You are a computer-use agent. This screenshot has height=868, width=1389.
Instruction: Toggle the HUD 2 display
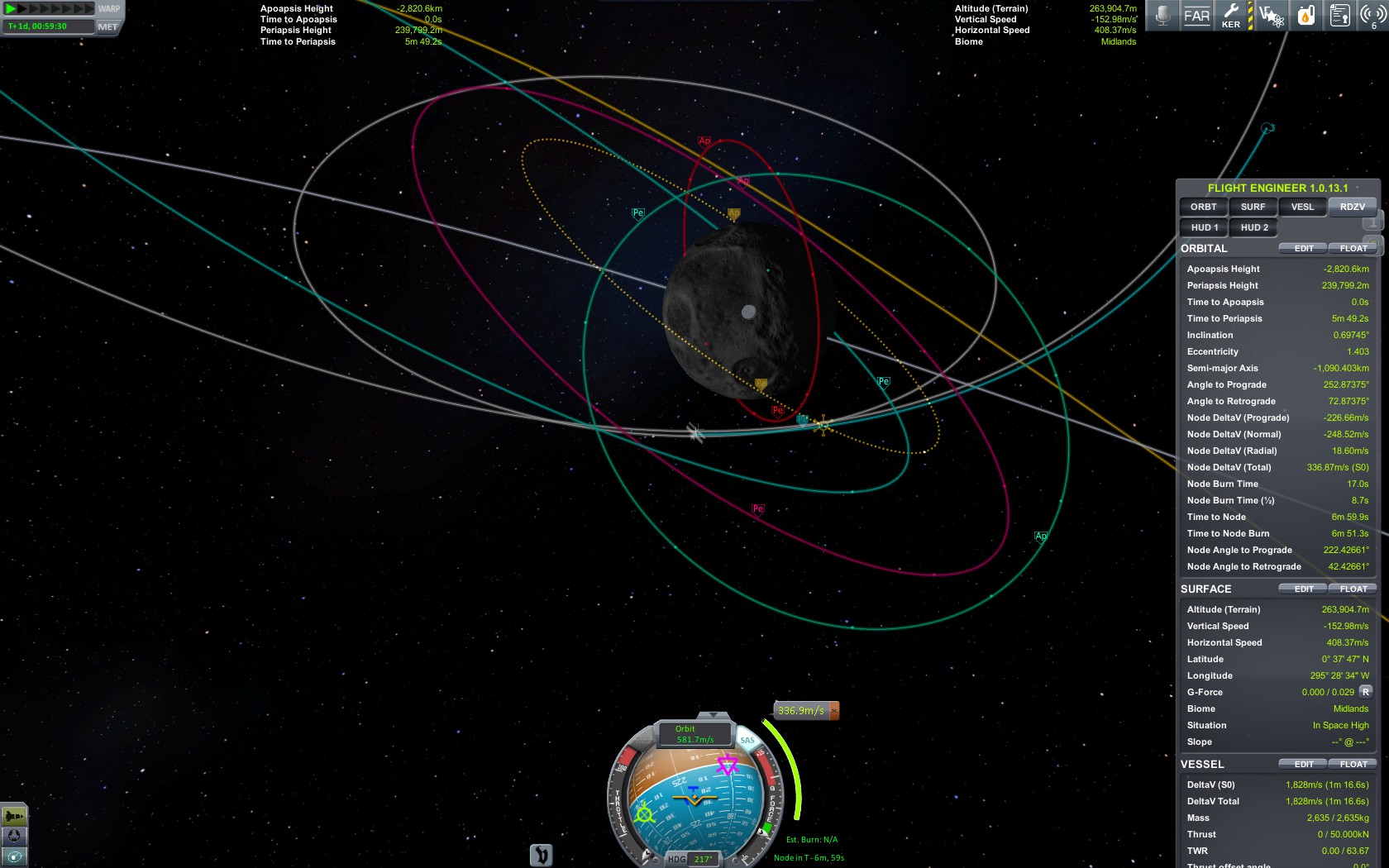pyautogui.click(x=1253, y=227)
